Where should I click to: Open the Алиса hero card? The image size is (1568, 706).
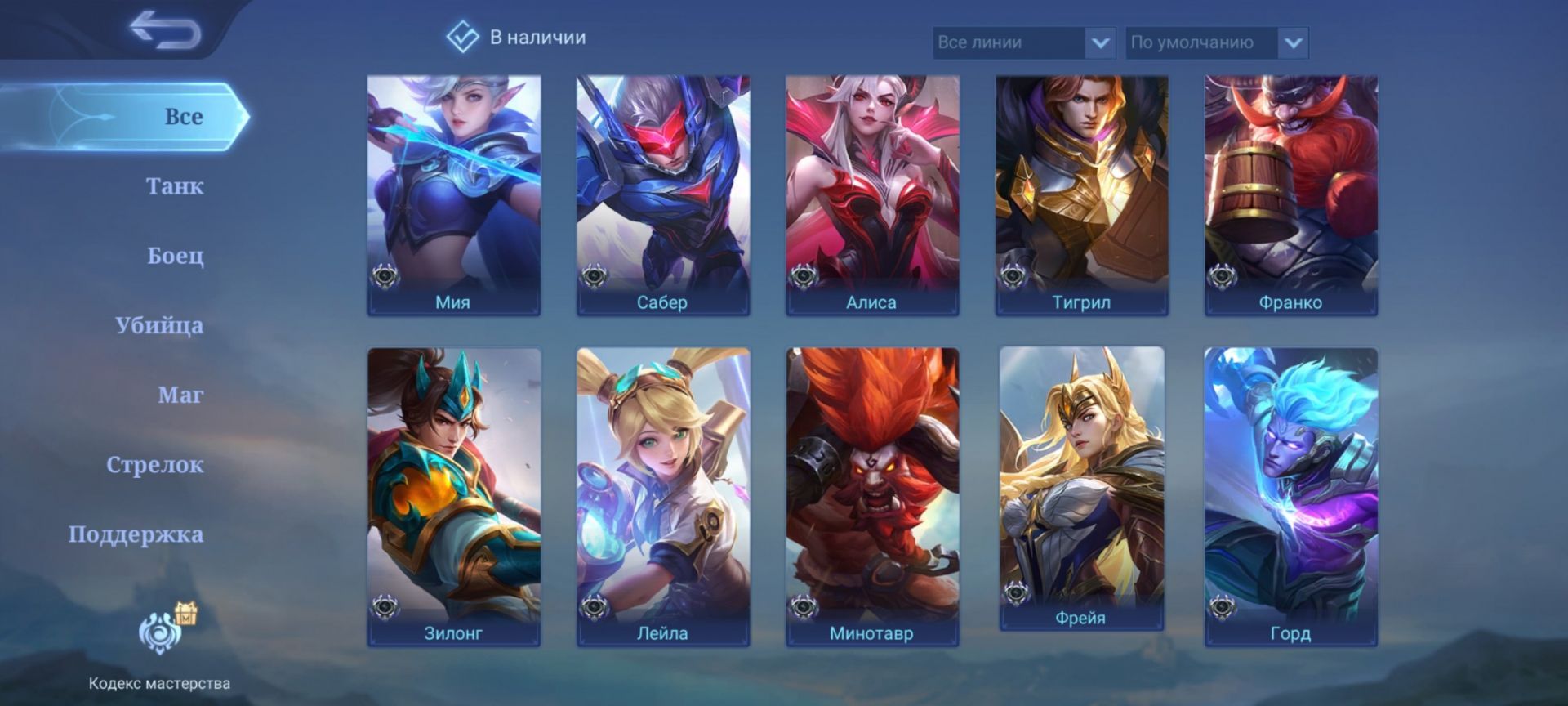[872, 194]
